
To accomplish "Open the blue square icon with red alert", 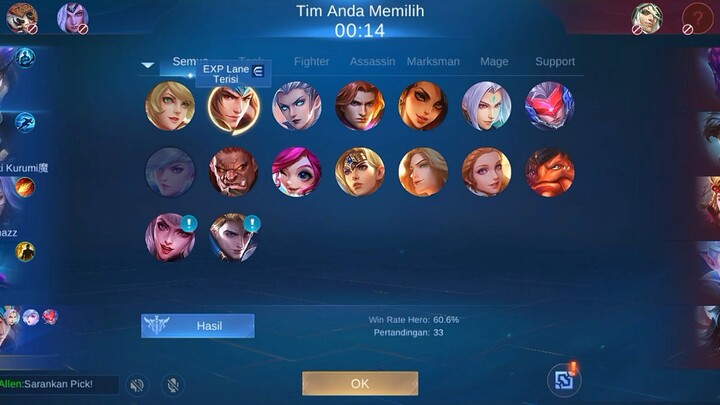I will (564, 380).
